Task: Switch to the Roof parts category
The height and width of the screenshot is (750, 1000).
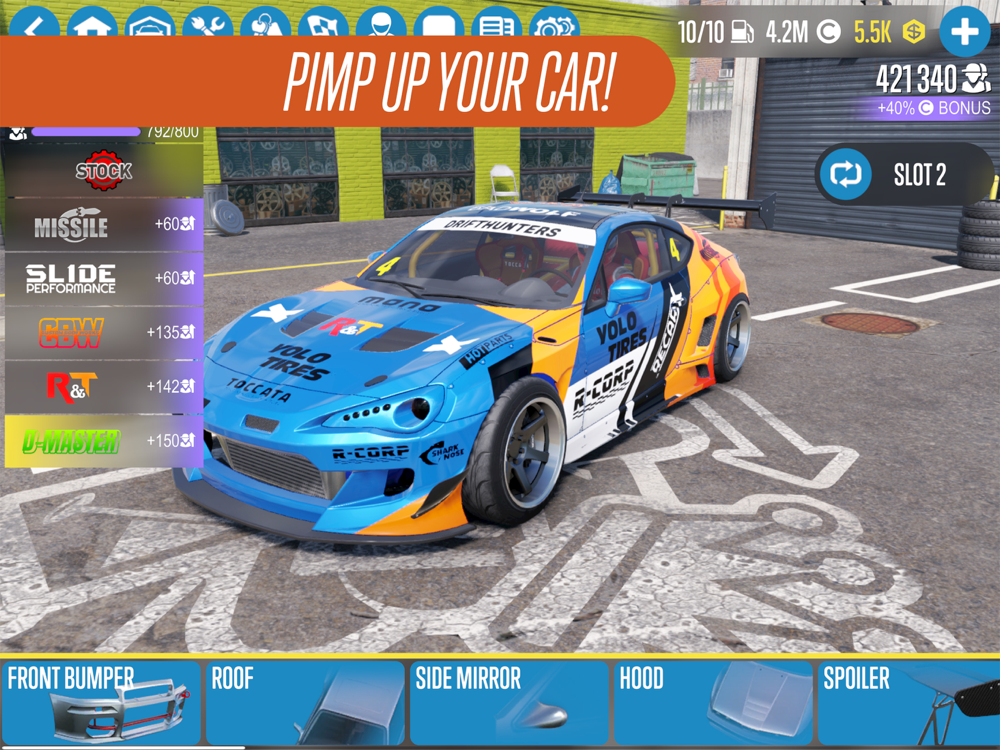Action: [x=304, y=702]
